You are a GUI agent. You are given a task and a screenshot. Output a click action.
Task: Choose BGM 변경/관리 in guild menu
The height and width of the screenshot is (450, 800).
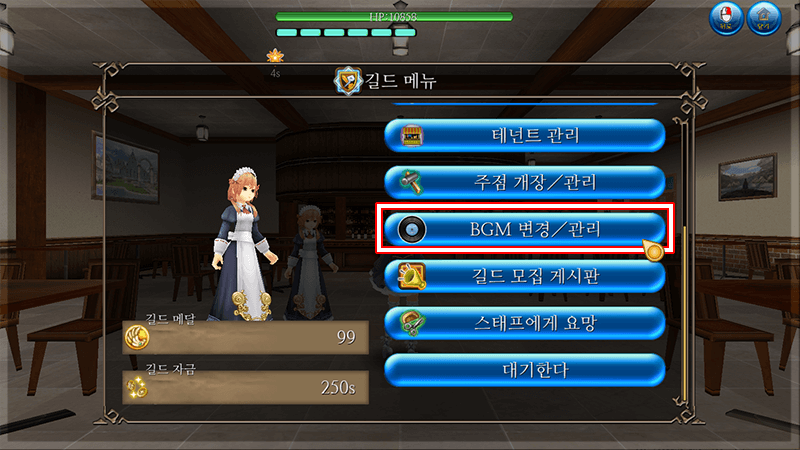tap(525, 229)
